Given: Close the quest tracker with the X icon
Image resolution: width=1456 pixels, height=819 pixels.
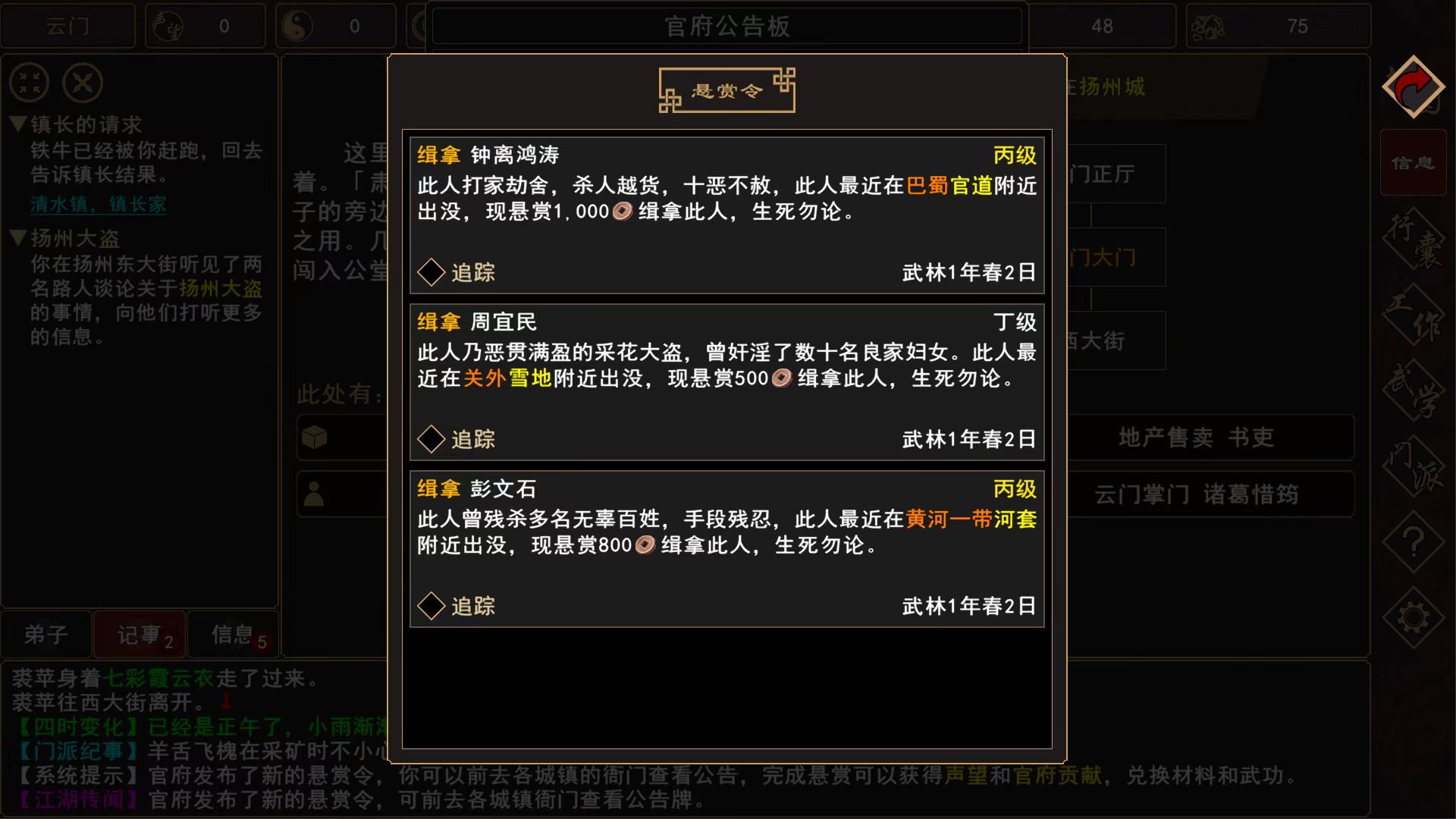Looking at the screenshot, I should 83,83.
